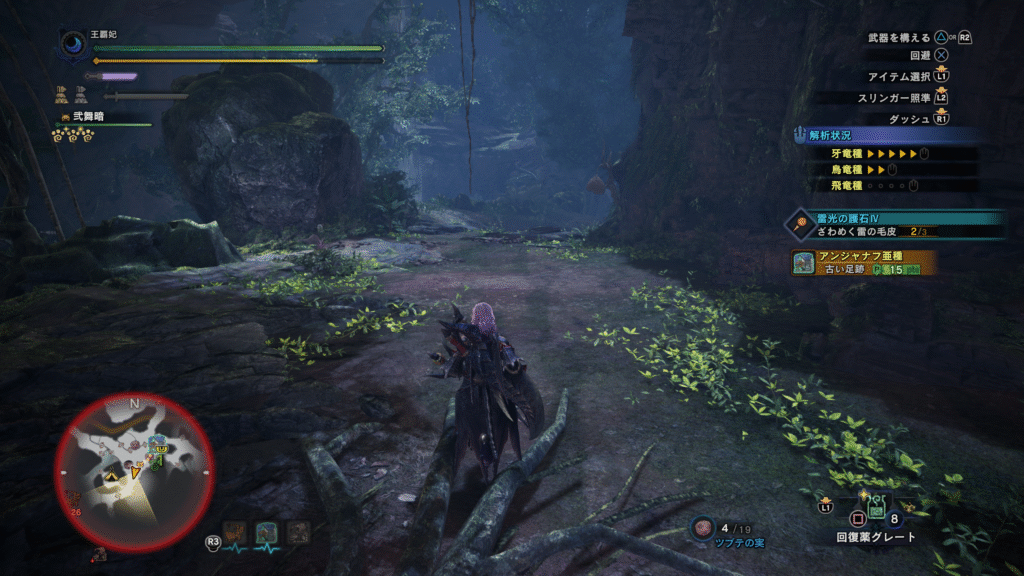Select the アンジャナフ亜種 monster track entry
Viewport: 1024px width, 576px height.
coord(866,262)
